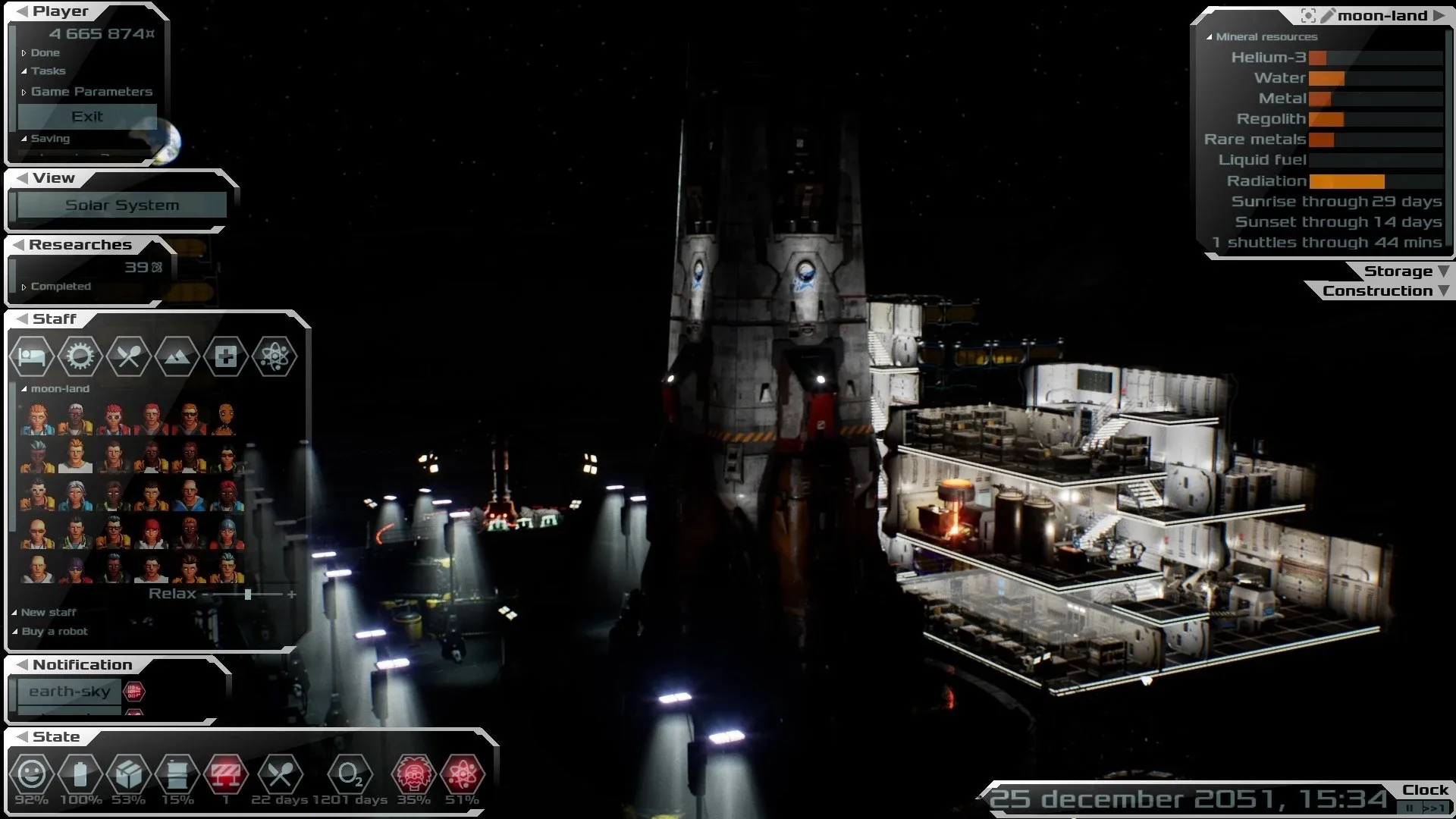Expand the Construction panel
The height and width of the screenshot is (819, 1456).
pos(1385,291)
